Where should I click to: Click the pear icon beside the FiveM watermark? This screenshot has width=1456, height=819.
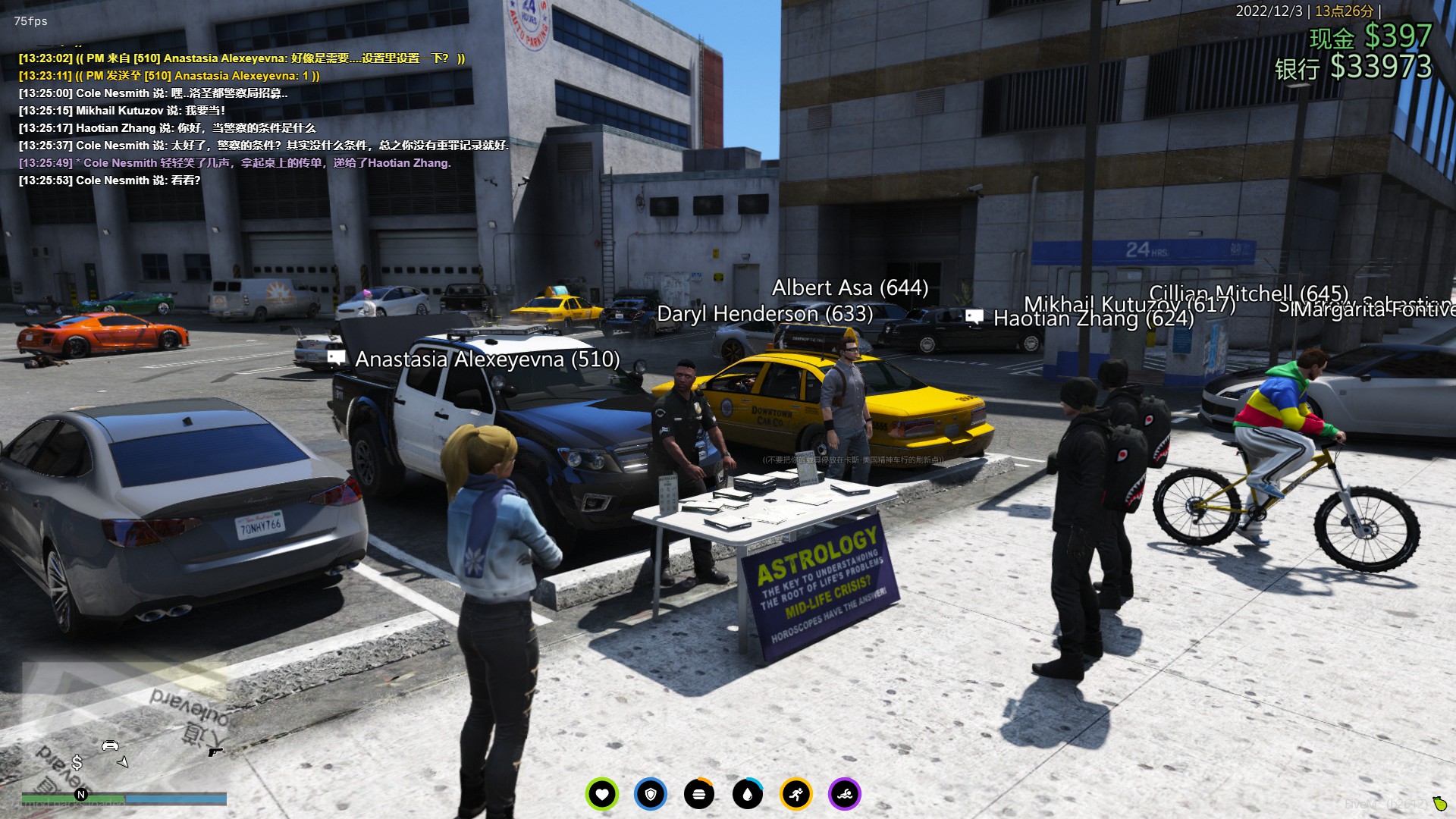1439,803
